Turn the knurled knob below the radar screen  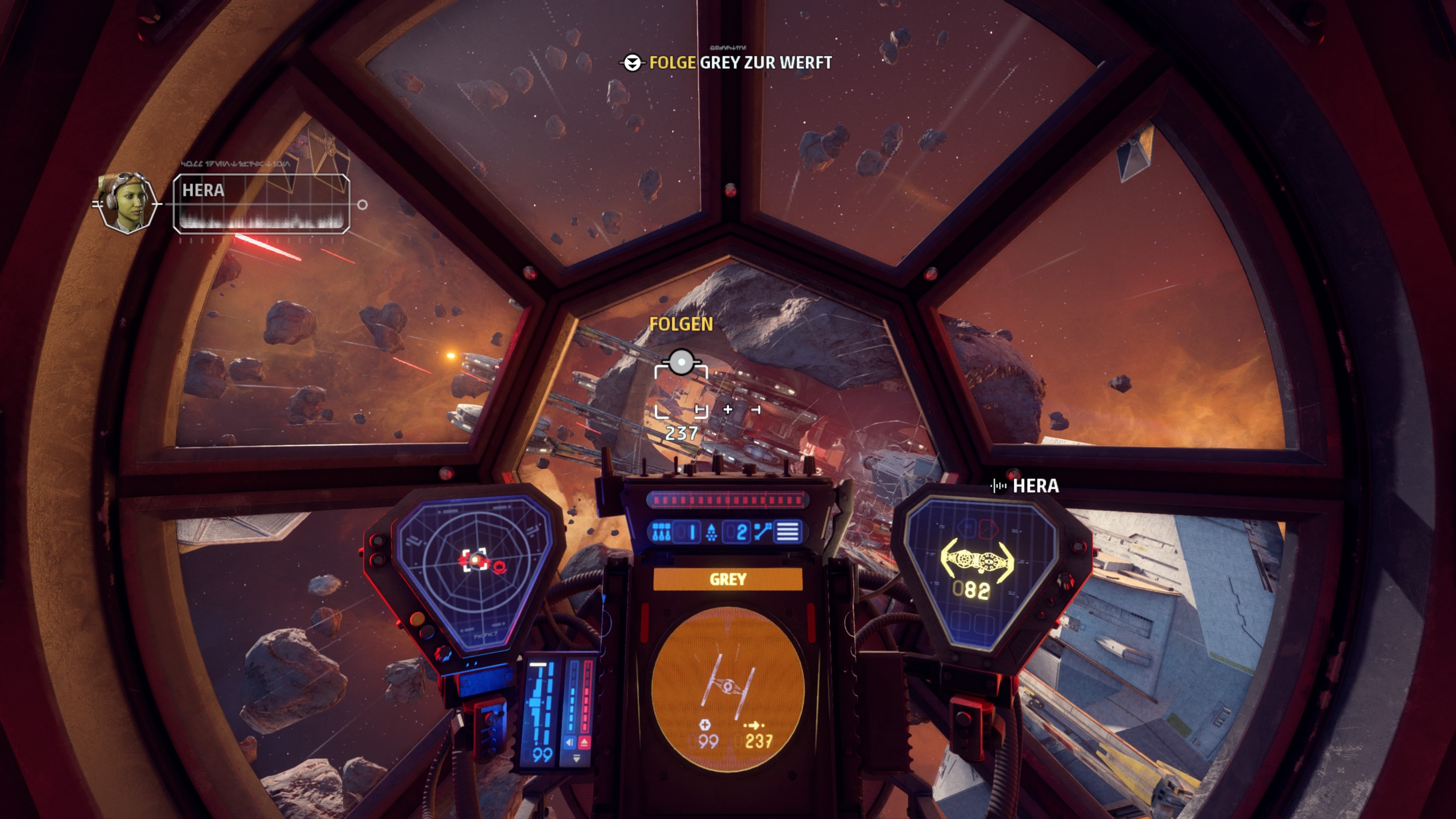pyautogui.click(x=443, y=654)
